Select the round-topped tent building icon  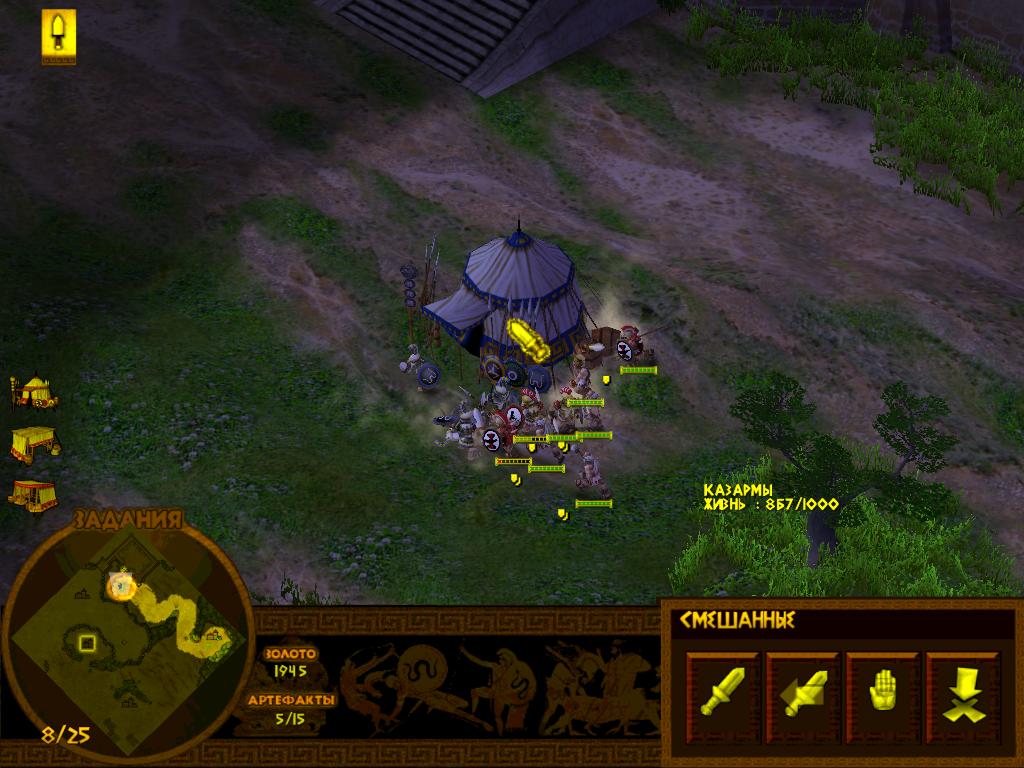34,390
